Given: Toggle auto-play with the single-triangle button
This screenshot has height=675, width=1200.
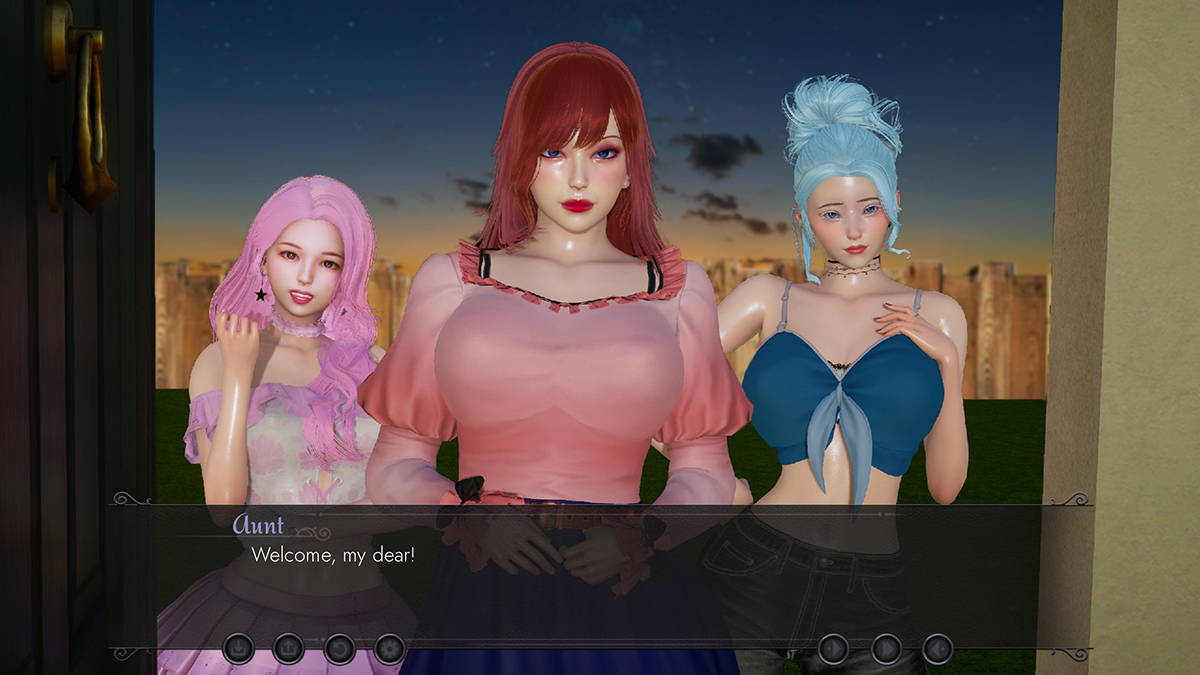Looking at the screenshot, I should 833,649.
